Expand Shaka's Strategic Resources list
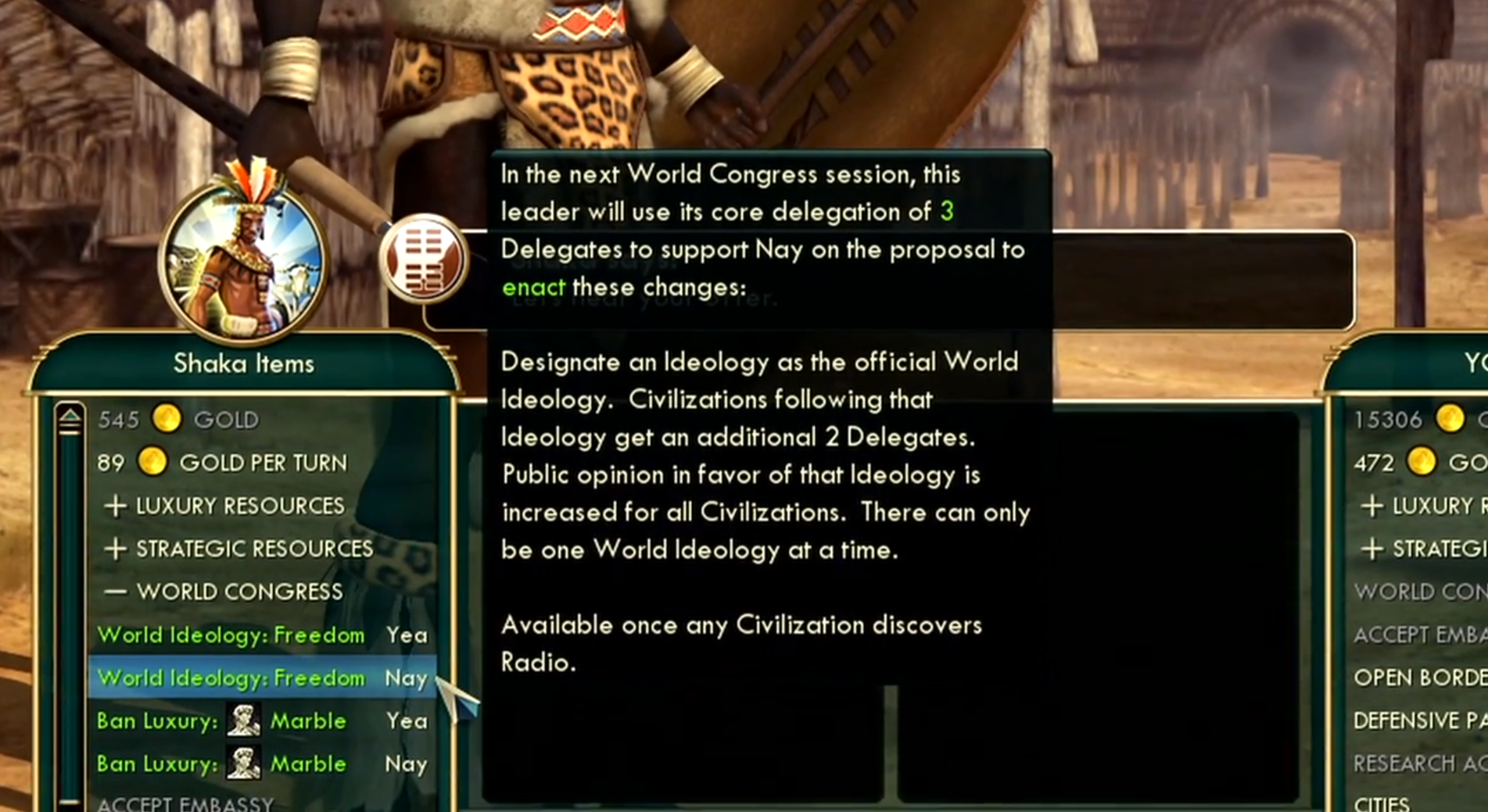Screen dimensions: 1488x812 click(239, 549)
